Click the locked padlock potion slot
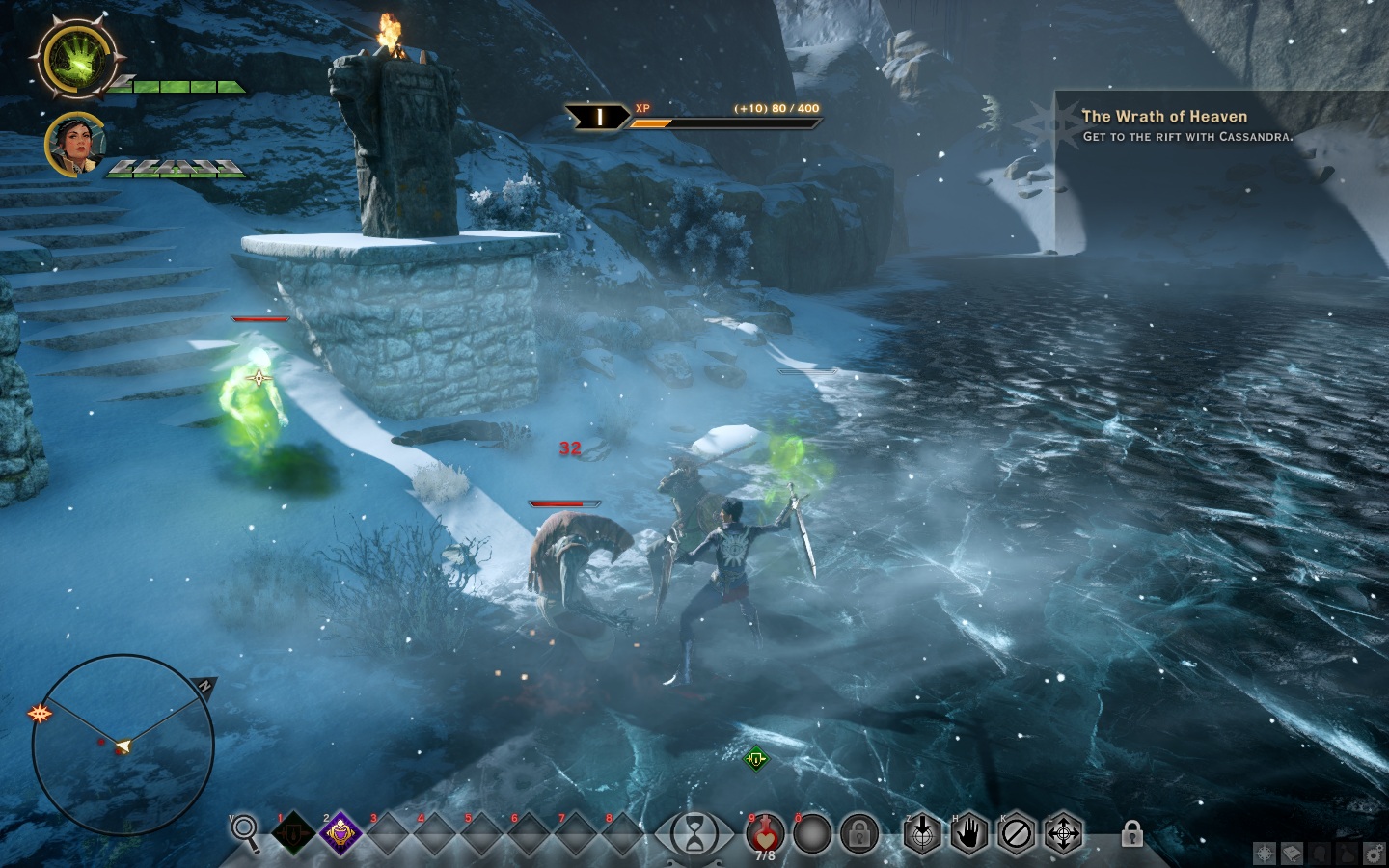The image size is (1389, 868). click(x=858, y=833)
